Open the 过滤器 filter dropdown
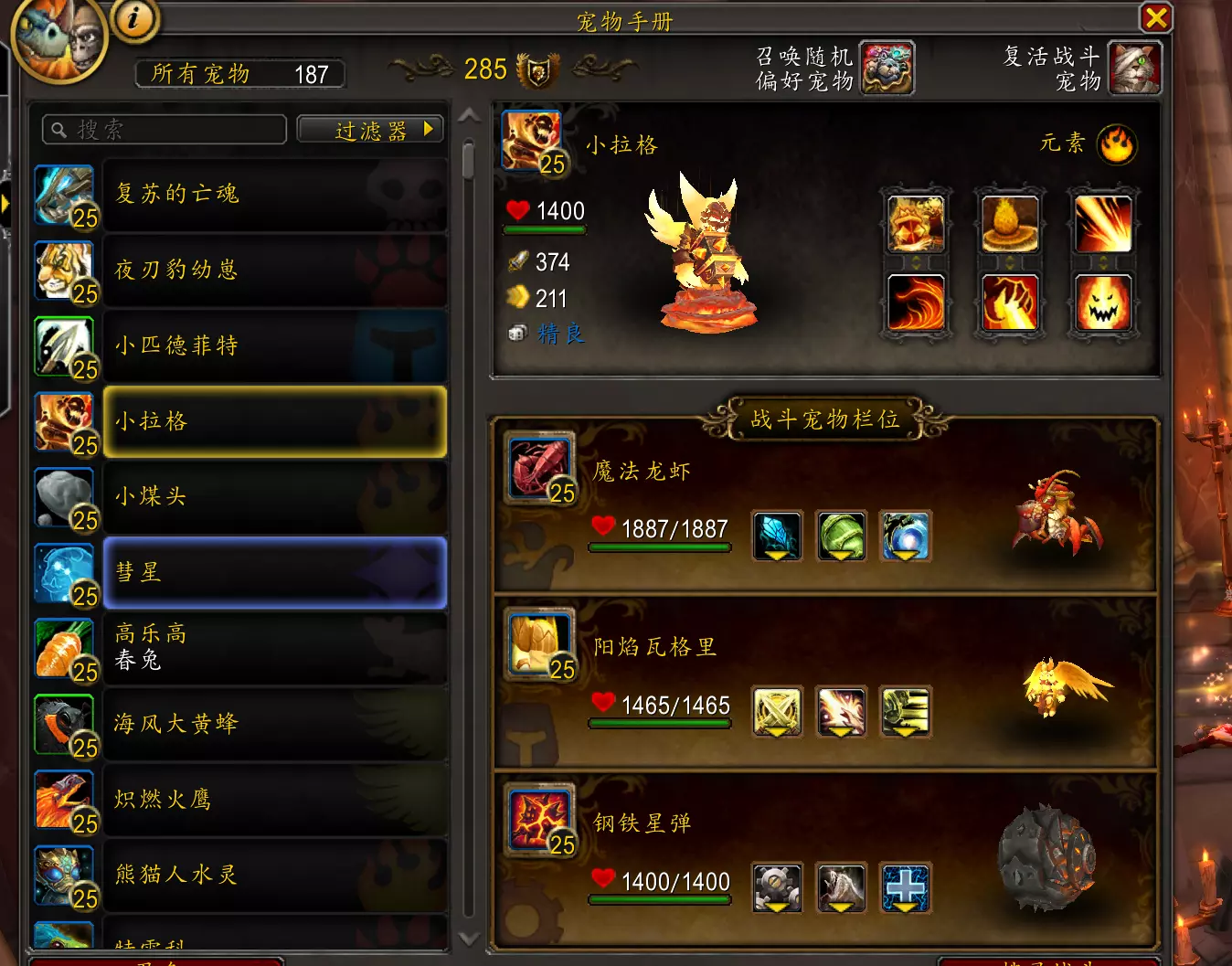 point(369,129)
